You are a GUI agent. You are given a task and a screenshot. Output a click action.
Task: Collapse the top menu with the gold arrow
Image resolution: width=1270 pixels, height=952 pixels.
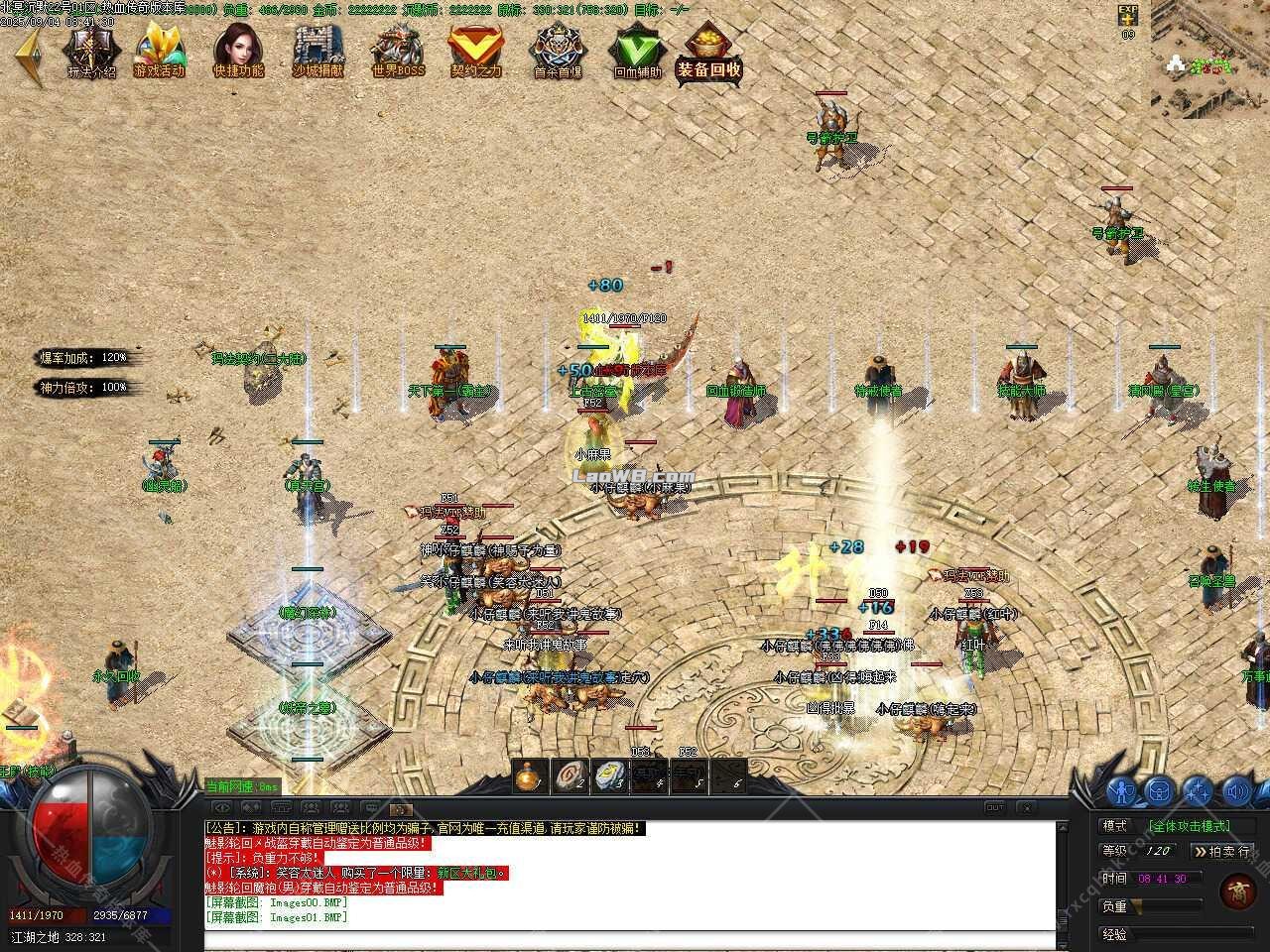[28, 55]
